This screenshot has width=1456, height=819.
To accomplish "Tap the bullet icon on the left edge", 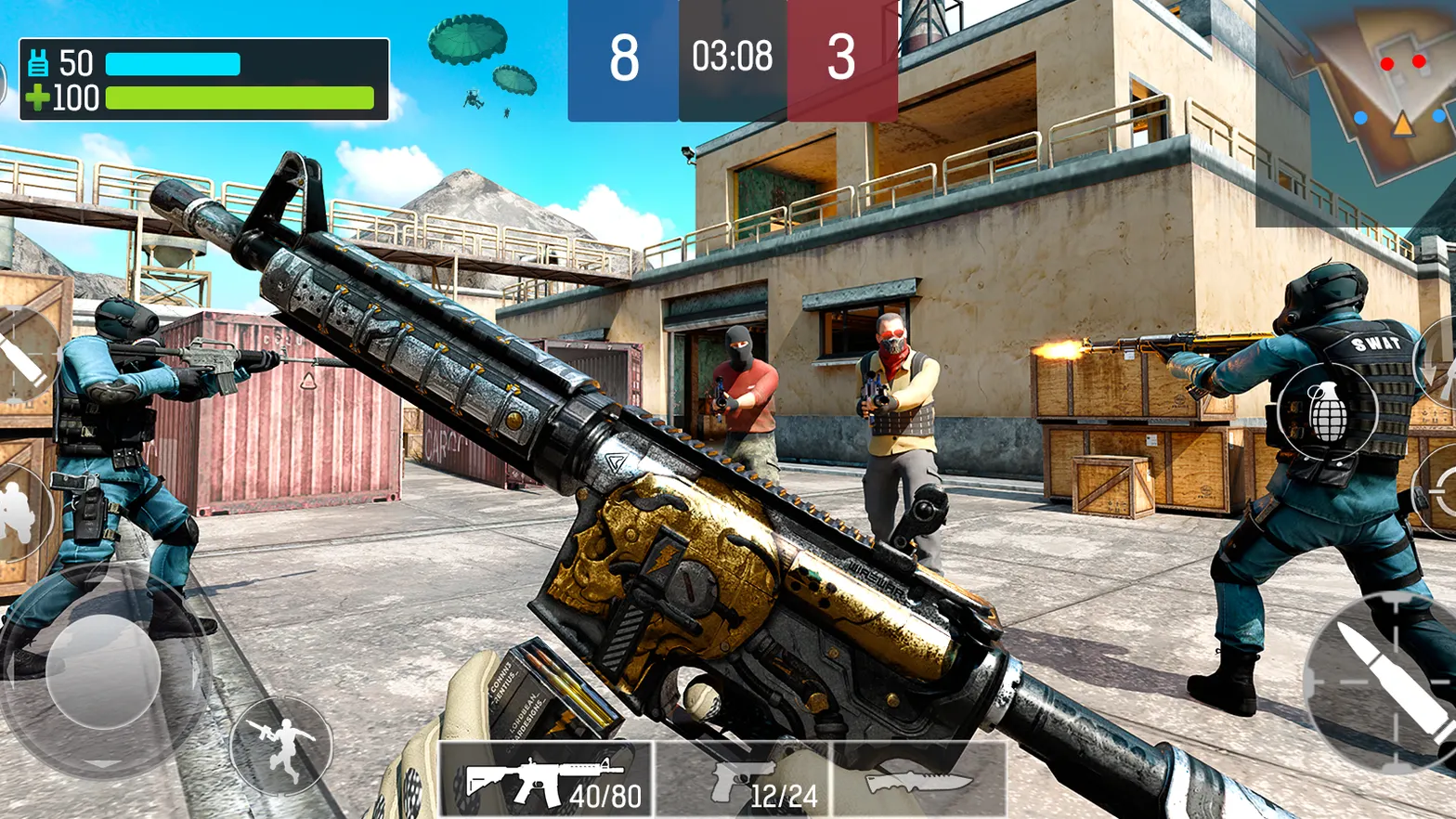I will (19, 356).
